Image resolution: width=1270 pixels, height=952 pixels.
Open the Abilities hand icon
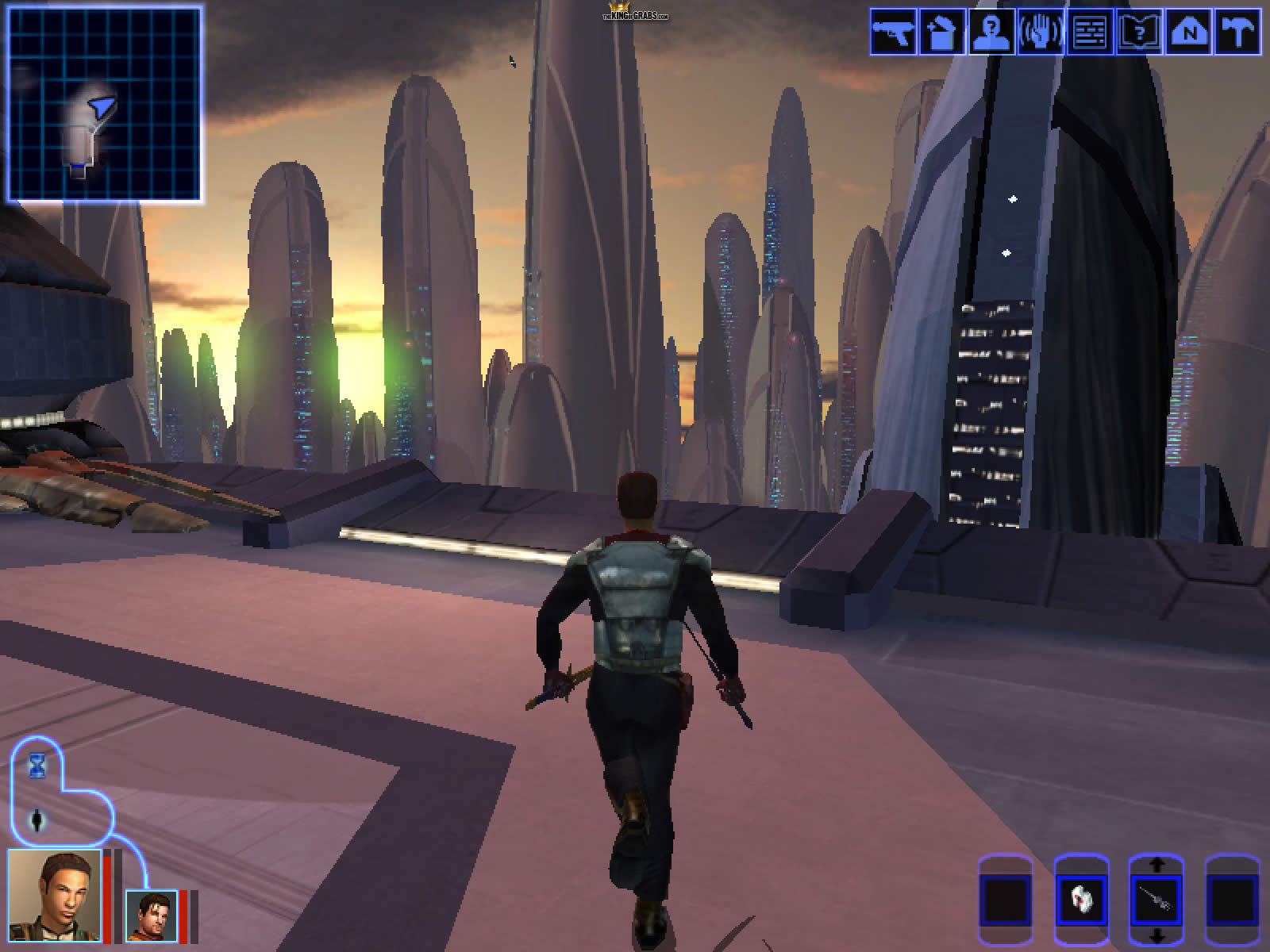[x=1041, y=32]
